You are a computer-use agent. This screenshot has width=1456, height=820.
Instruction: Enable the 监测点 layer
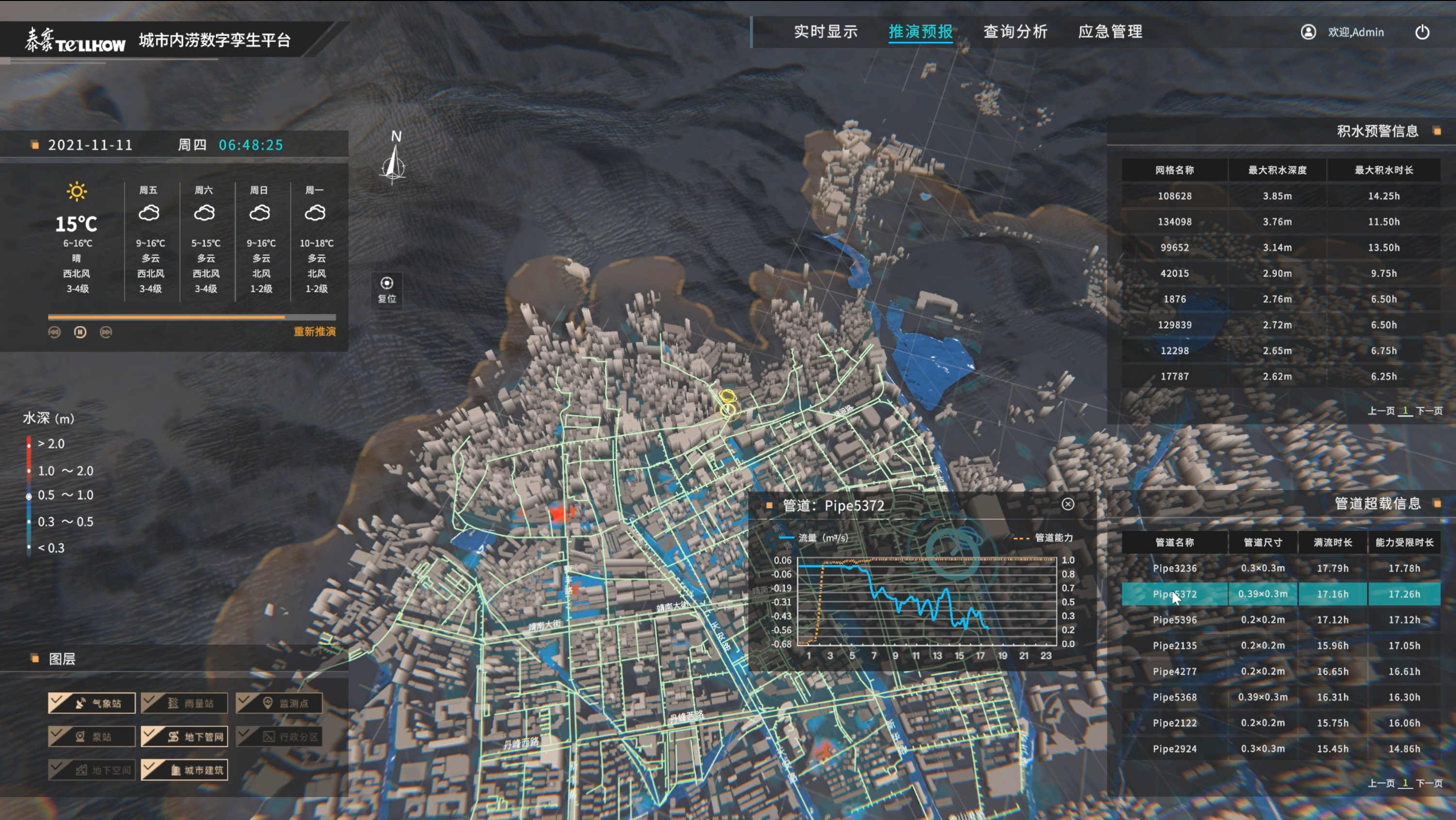279,703
